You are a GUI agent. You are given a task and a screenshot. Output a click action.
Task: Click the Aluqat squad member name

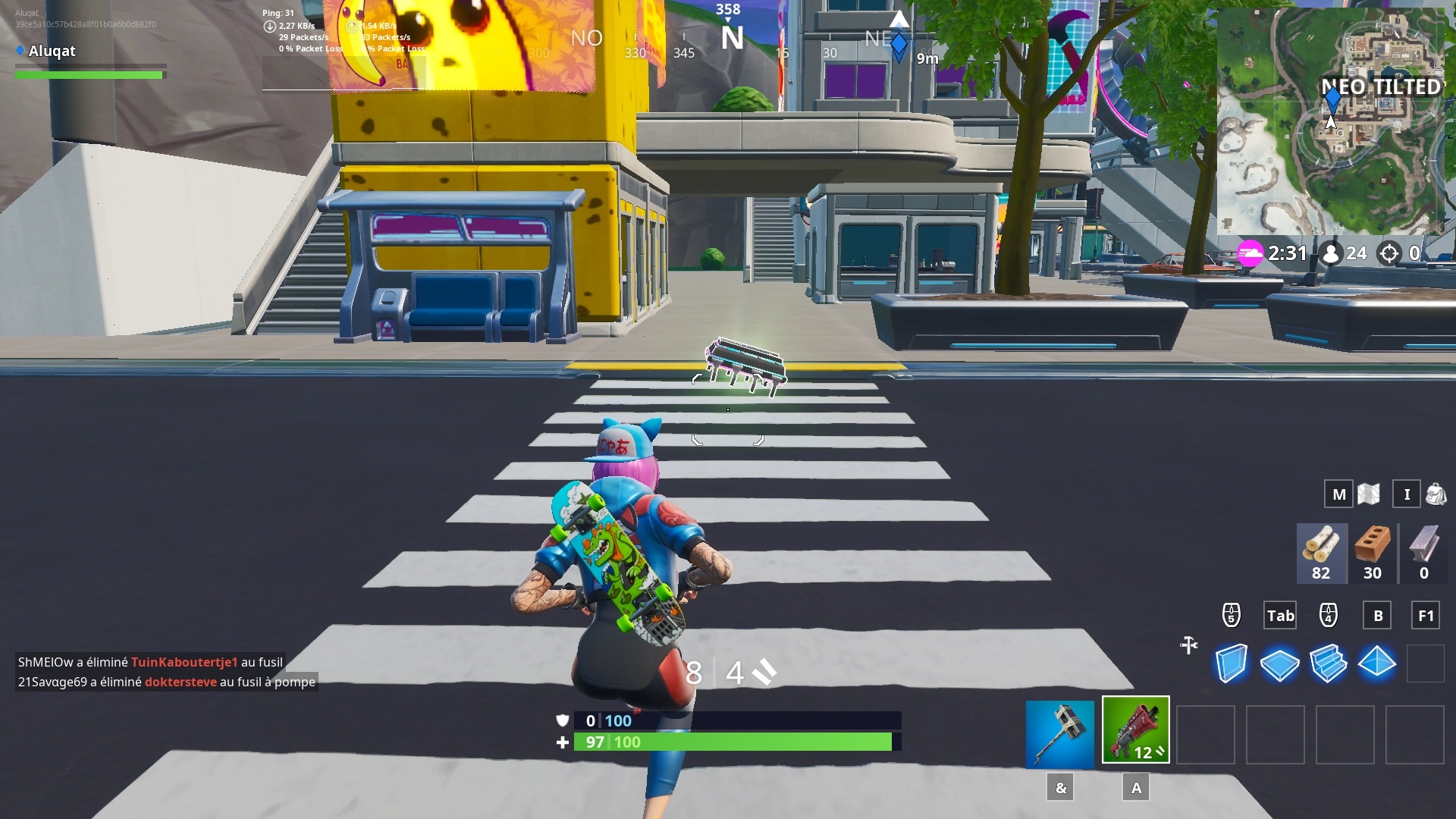pos(52,51)
